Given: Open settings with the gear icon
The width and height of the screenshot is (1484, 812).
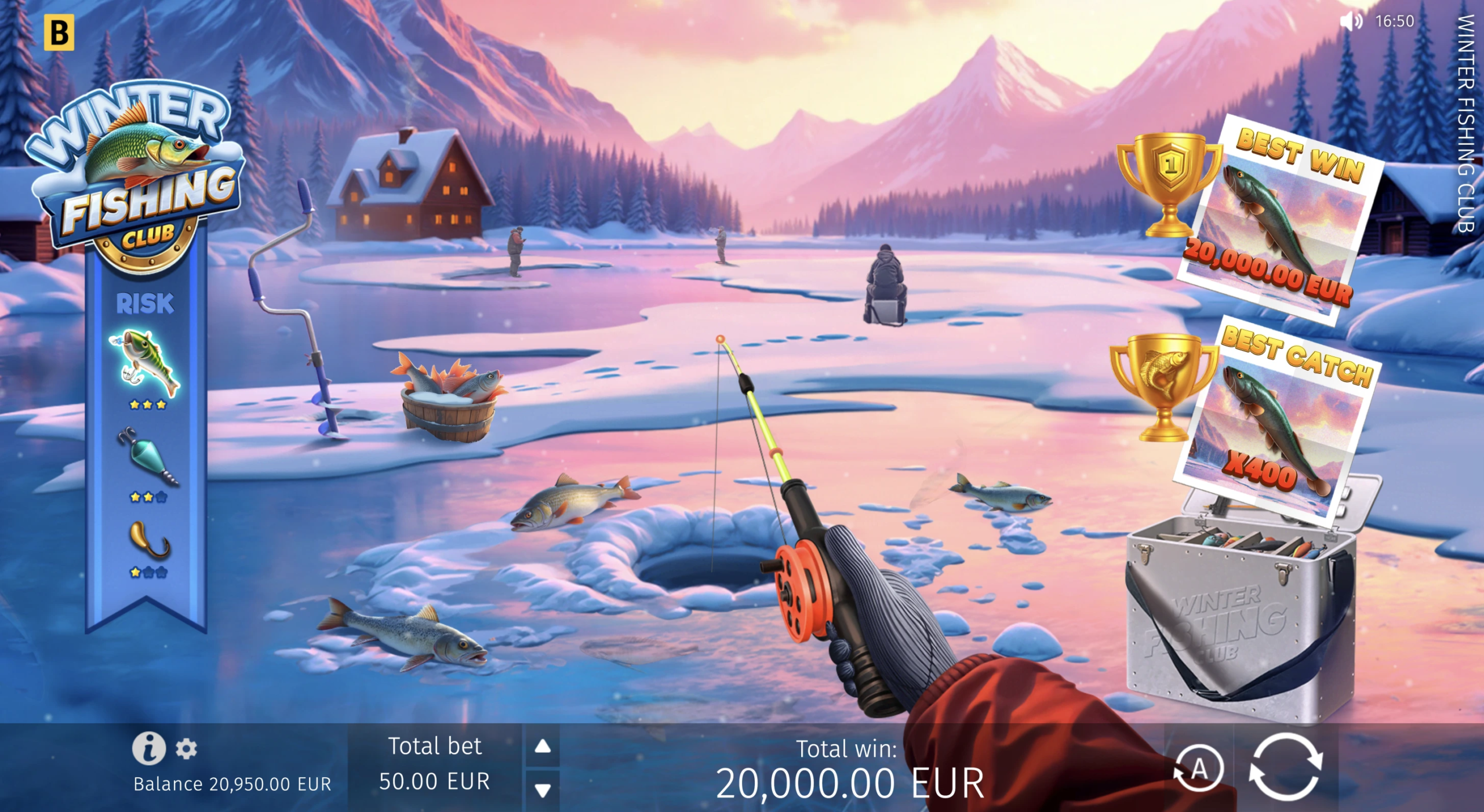Looking at the screenshot, I should pos(186,749).
